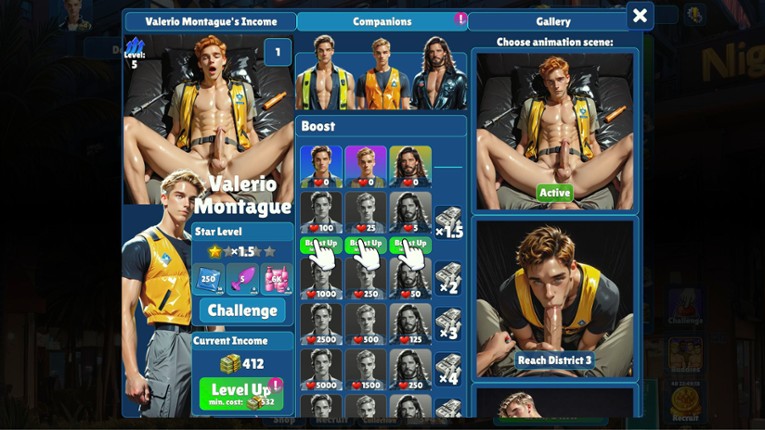Open the Gallery tab
The width and height of the screenshot is (765, 430).
(x=553, y=21)
